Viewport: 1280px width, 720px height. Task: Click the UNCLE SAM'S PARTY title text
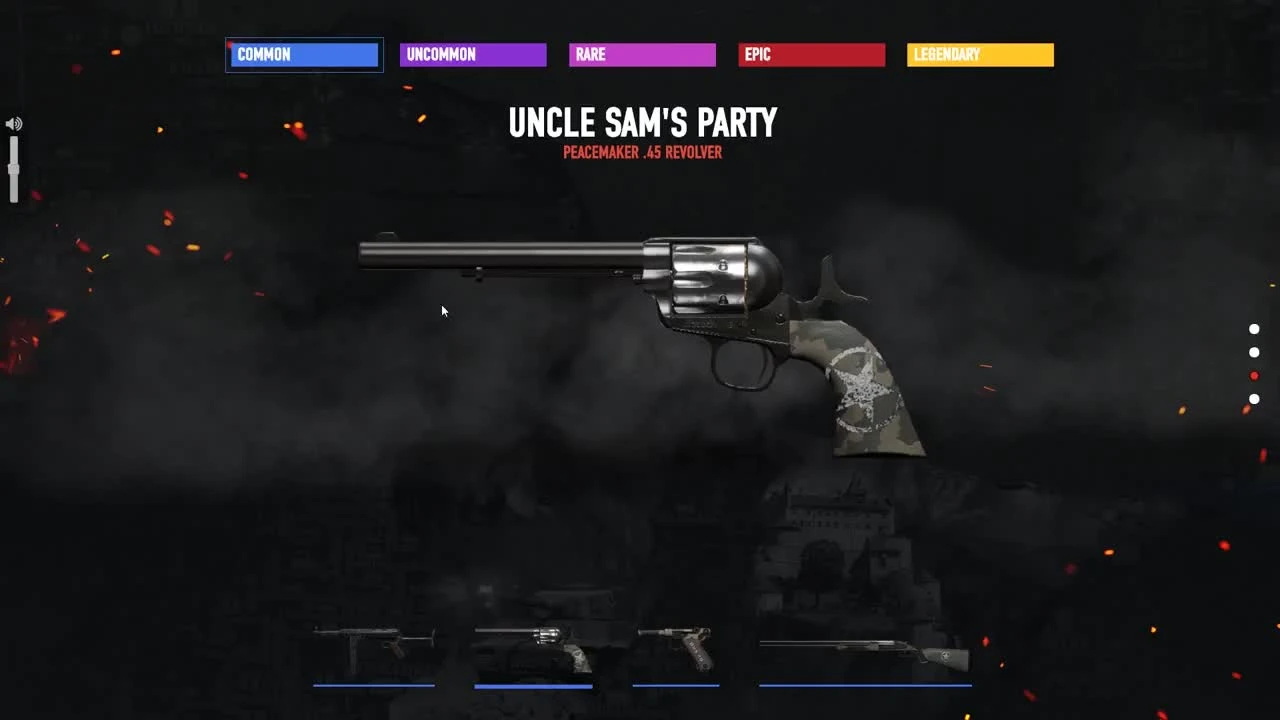click(643, 122)
